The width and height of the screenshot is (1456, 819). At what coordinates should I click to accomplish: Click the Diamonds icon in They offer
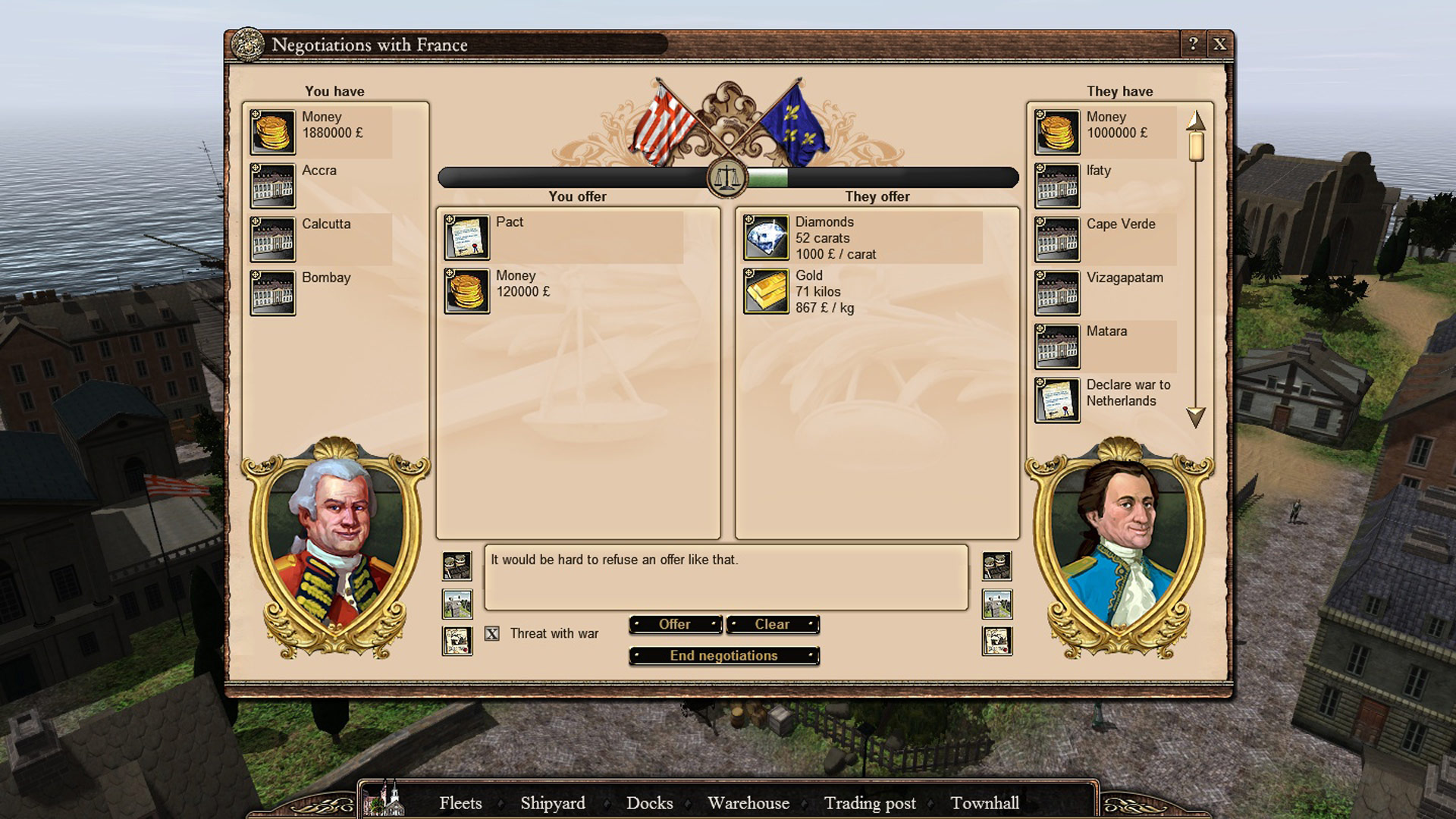766,236
